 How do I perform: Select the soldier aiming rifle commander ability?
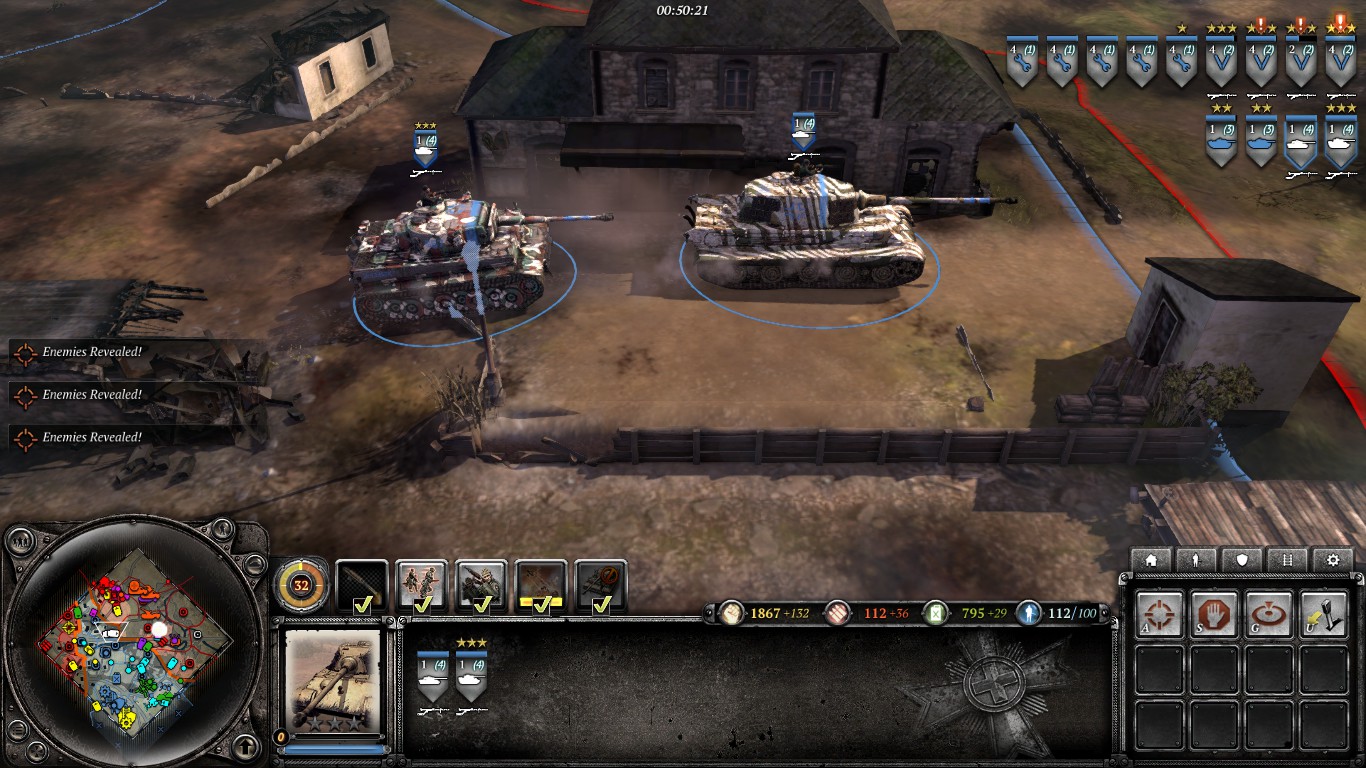tap(481, 586)
